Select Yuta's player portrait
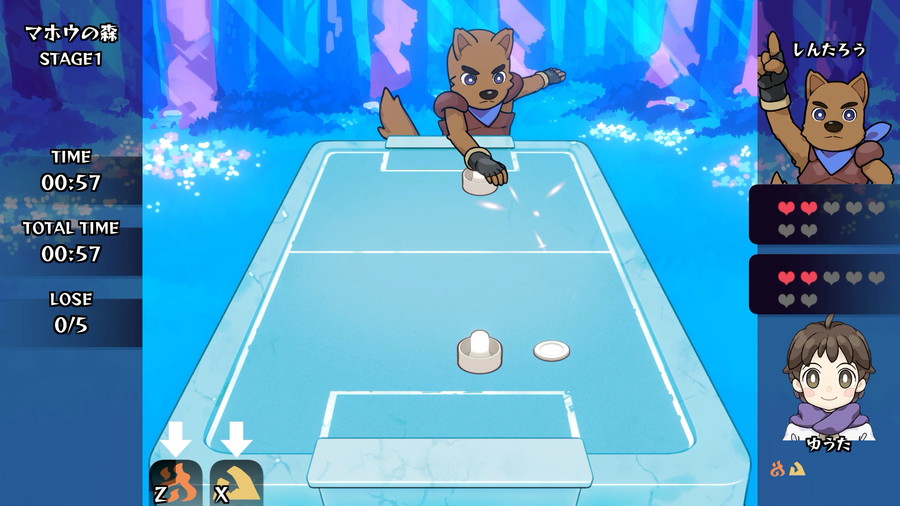Viewport: 900px width, 506px height. pos(828,377)
